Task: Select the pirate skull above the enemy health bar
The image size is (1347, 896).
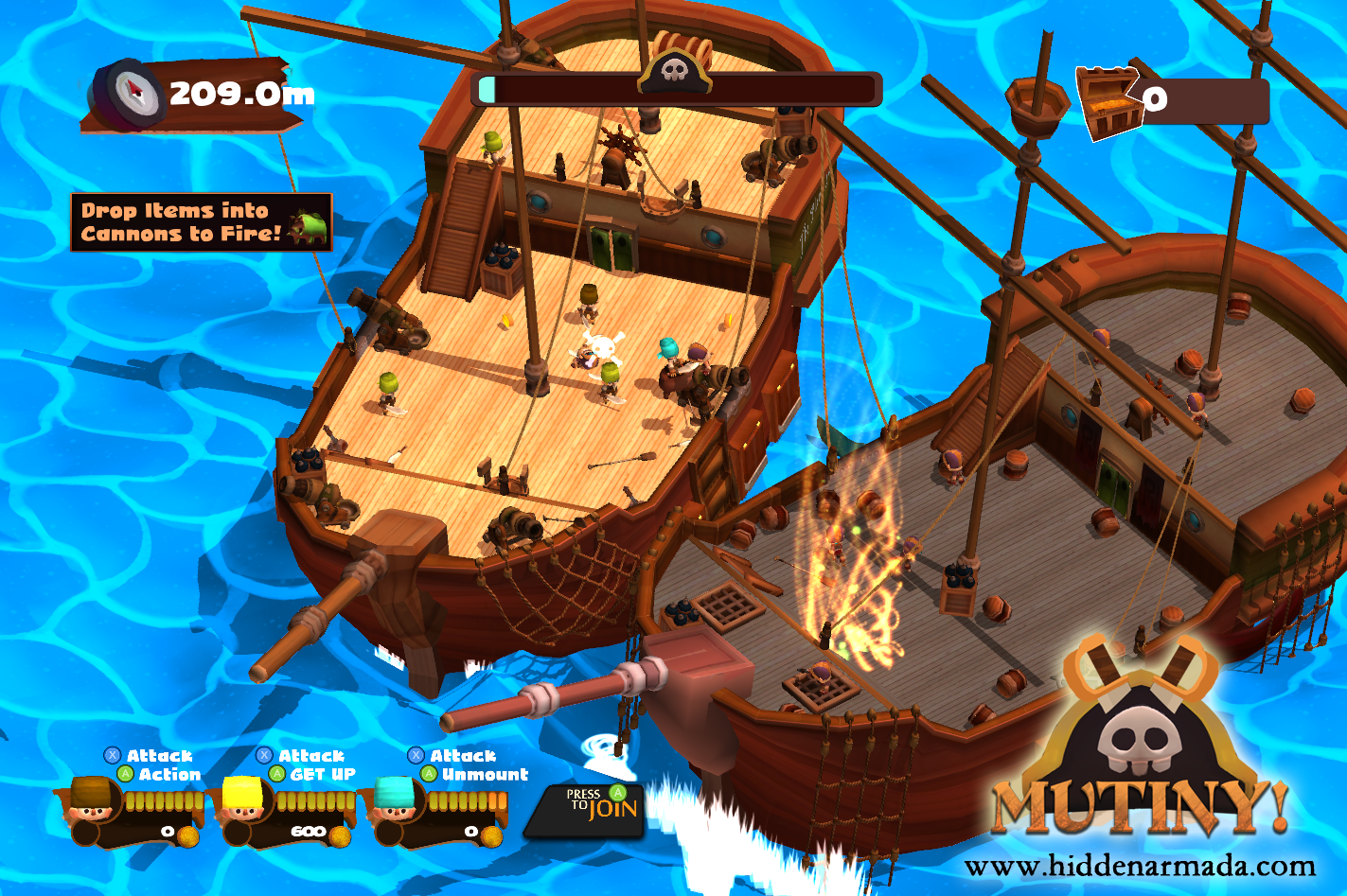Action: point(675,73)
